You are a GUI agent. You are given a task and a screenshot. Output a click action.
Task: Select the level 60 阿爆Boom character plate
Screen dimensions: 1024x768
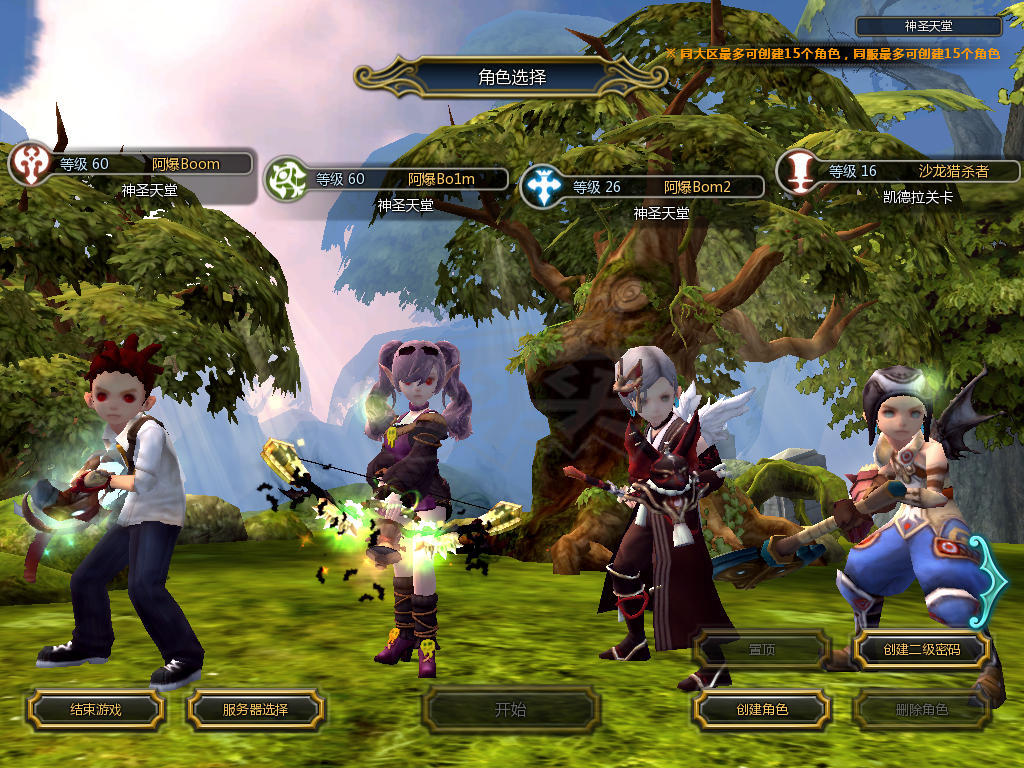(x=150, y=164)
